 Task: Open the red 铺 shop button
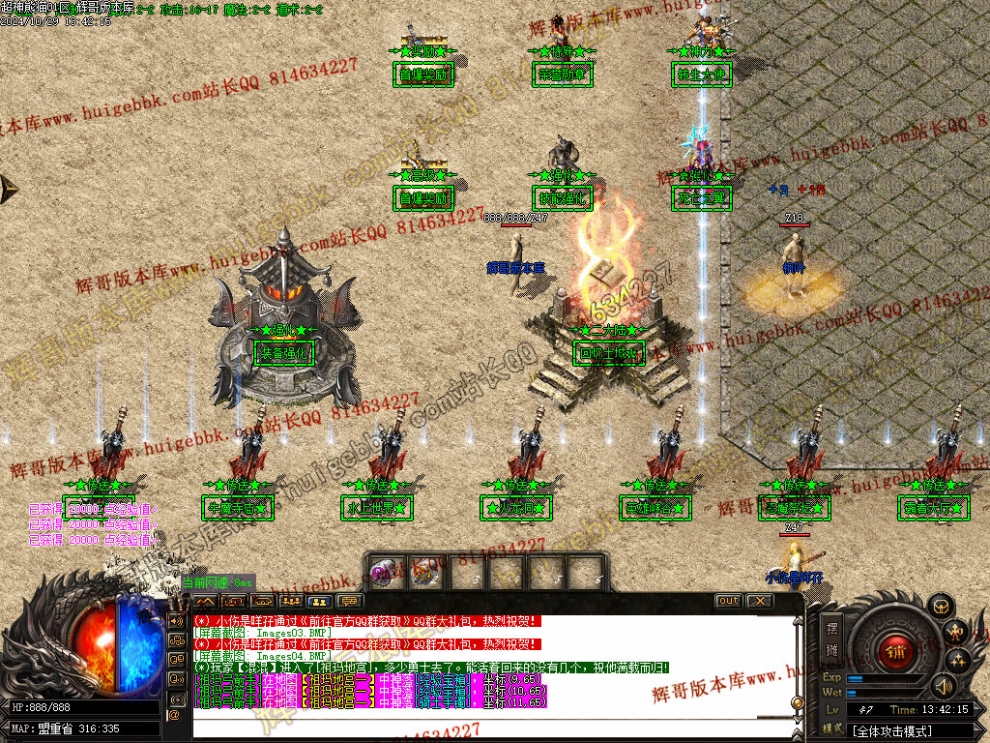(x=894, y=651)
